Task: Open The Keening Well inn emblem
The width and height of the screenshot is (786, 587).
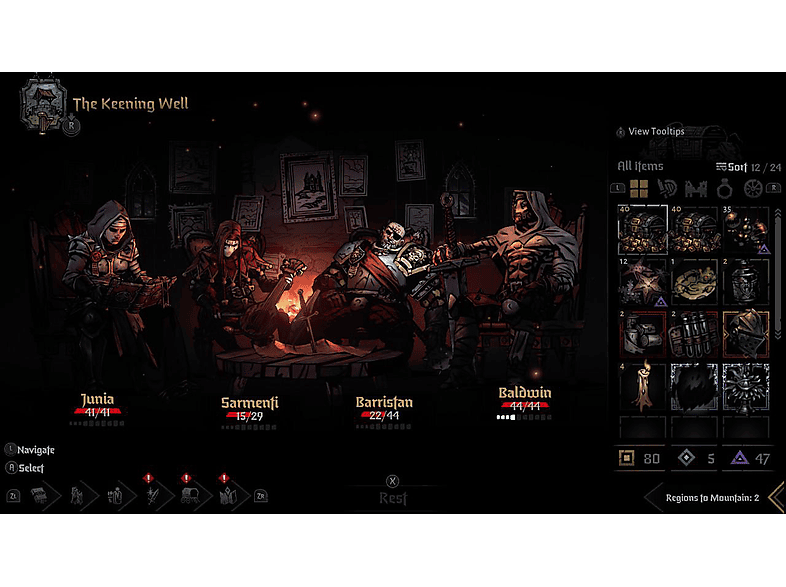Action: coord(43,104)
